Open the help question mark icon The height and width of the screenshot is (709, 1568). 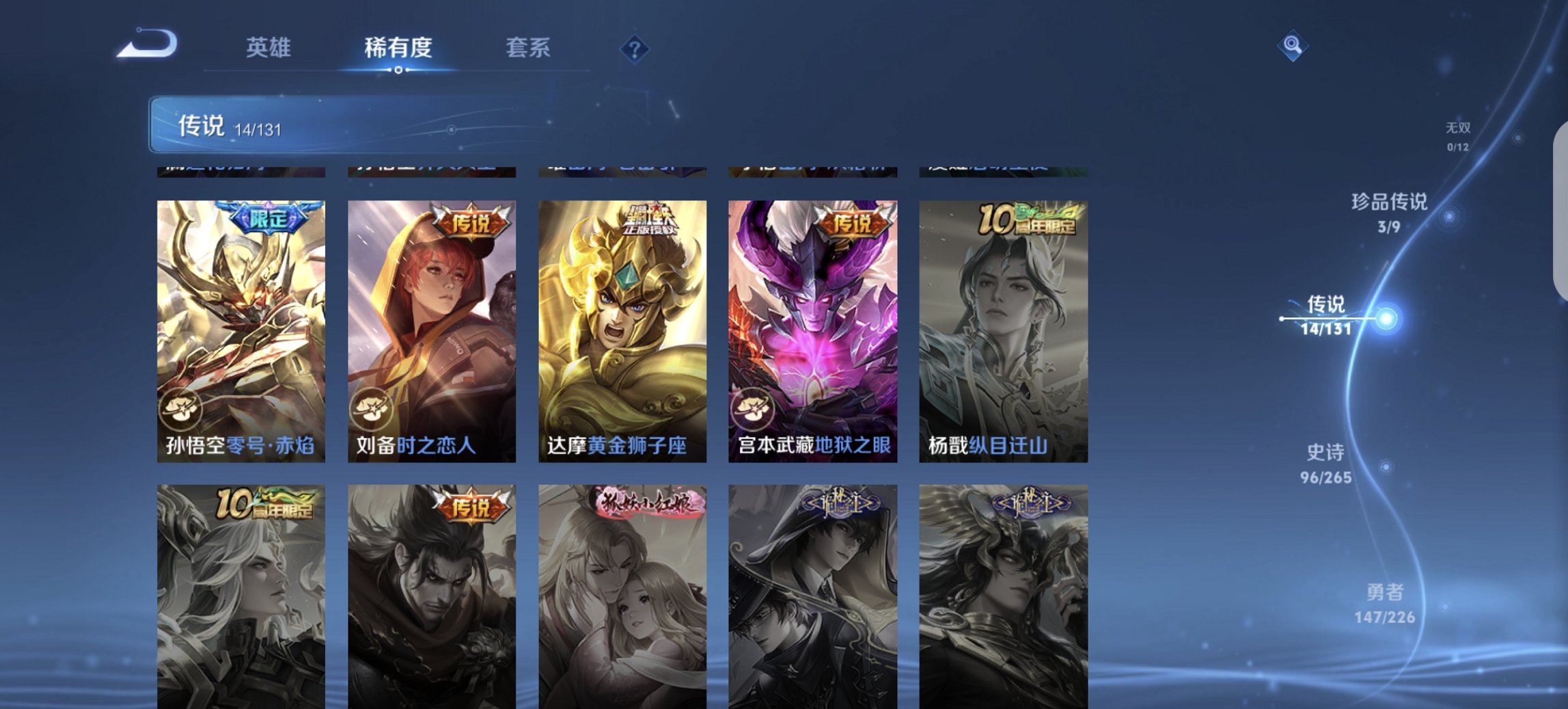[x=634, y=48]
